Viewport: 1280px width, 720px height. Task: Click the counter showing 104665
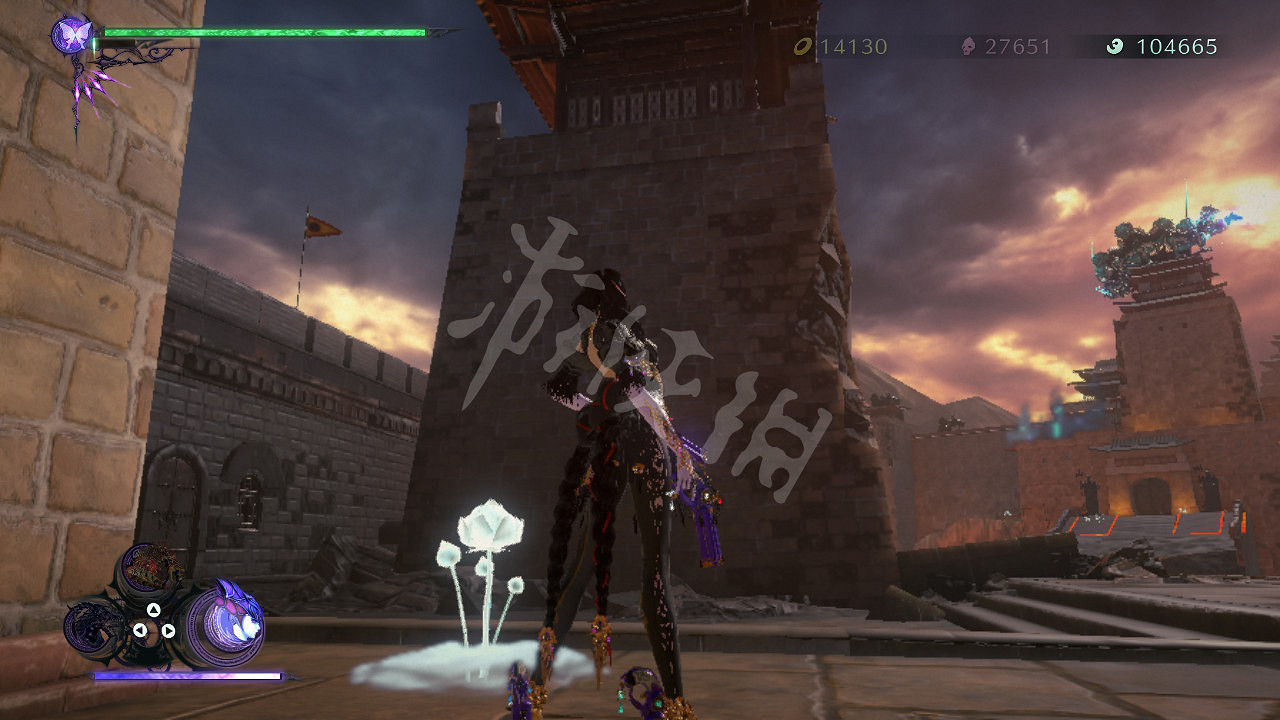click(1175, 45)
